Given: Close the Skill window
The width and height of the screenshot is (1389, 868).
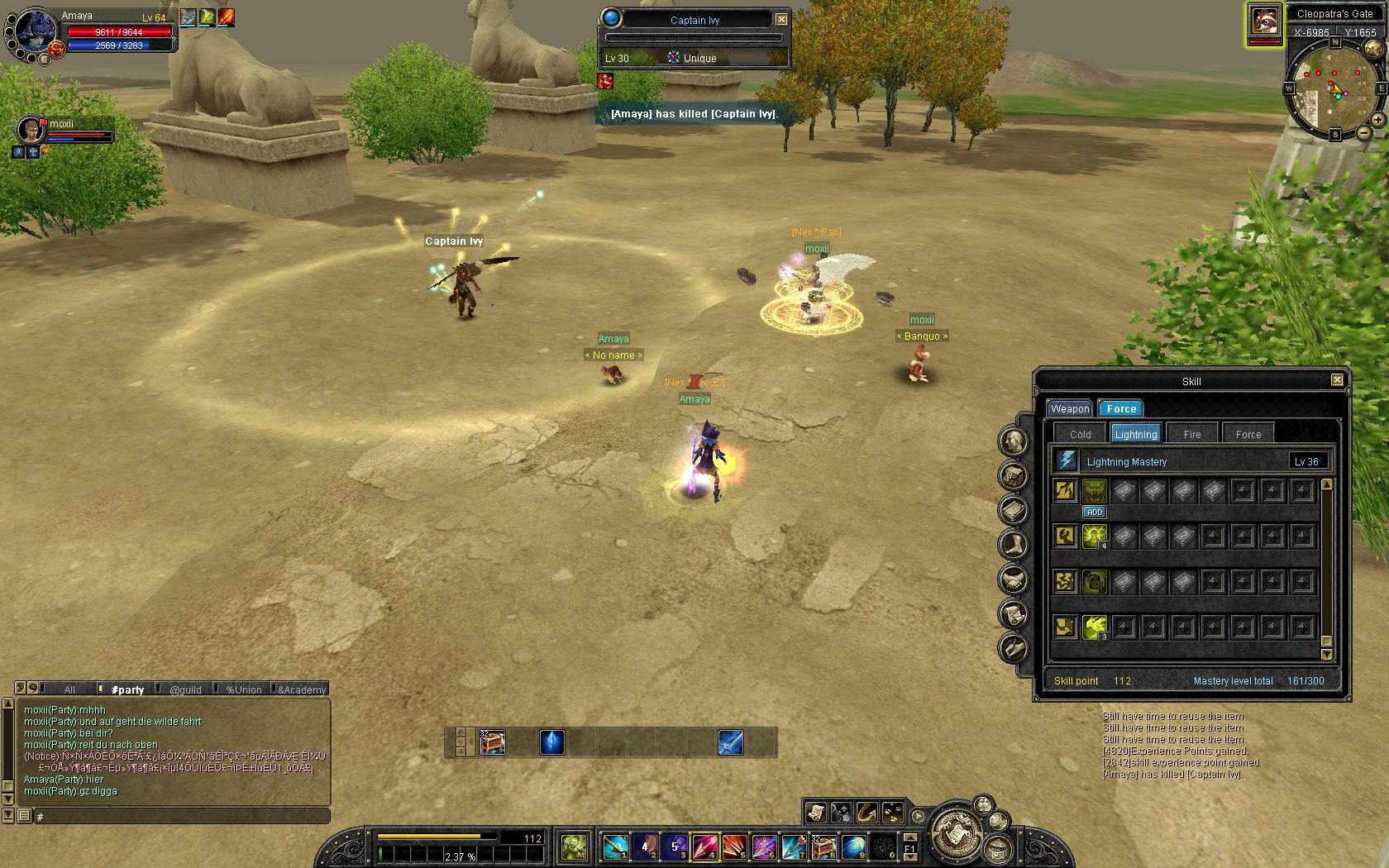Looking at the screenshot, I should (1336, 380).
